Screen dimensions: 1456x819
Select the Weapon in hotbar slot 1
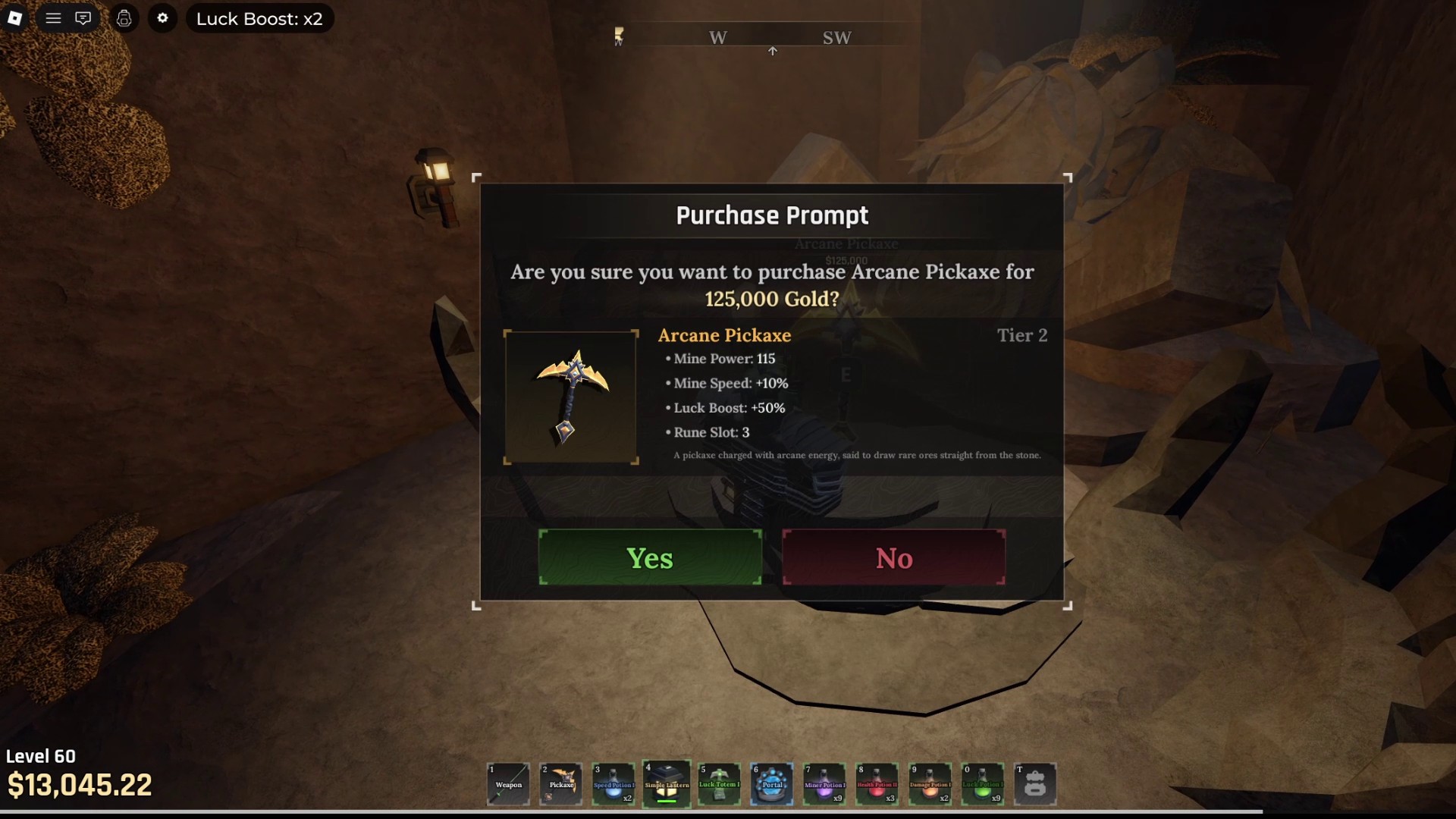pyautogui.click(x=508, y=784)
